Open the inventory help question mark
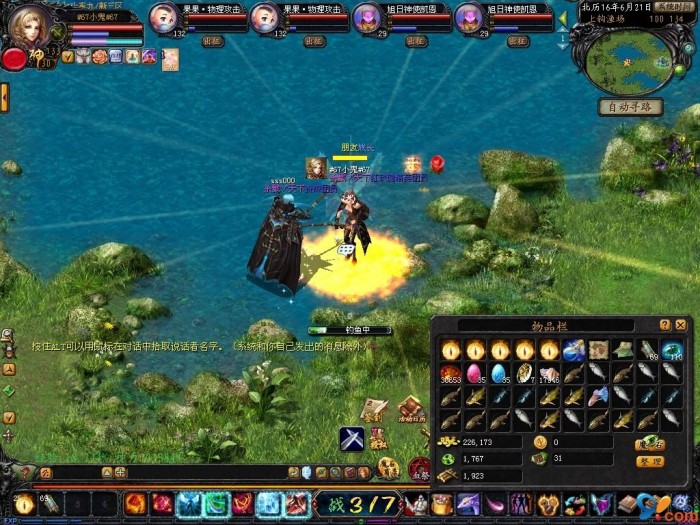Viewport: 700px width, 525px height. click(x=665, y=325)
